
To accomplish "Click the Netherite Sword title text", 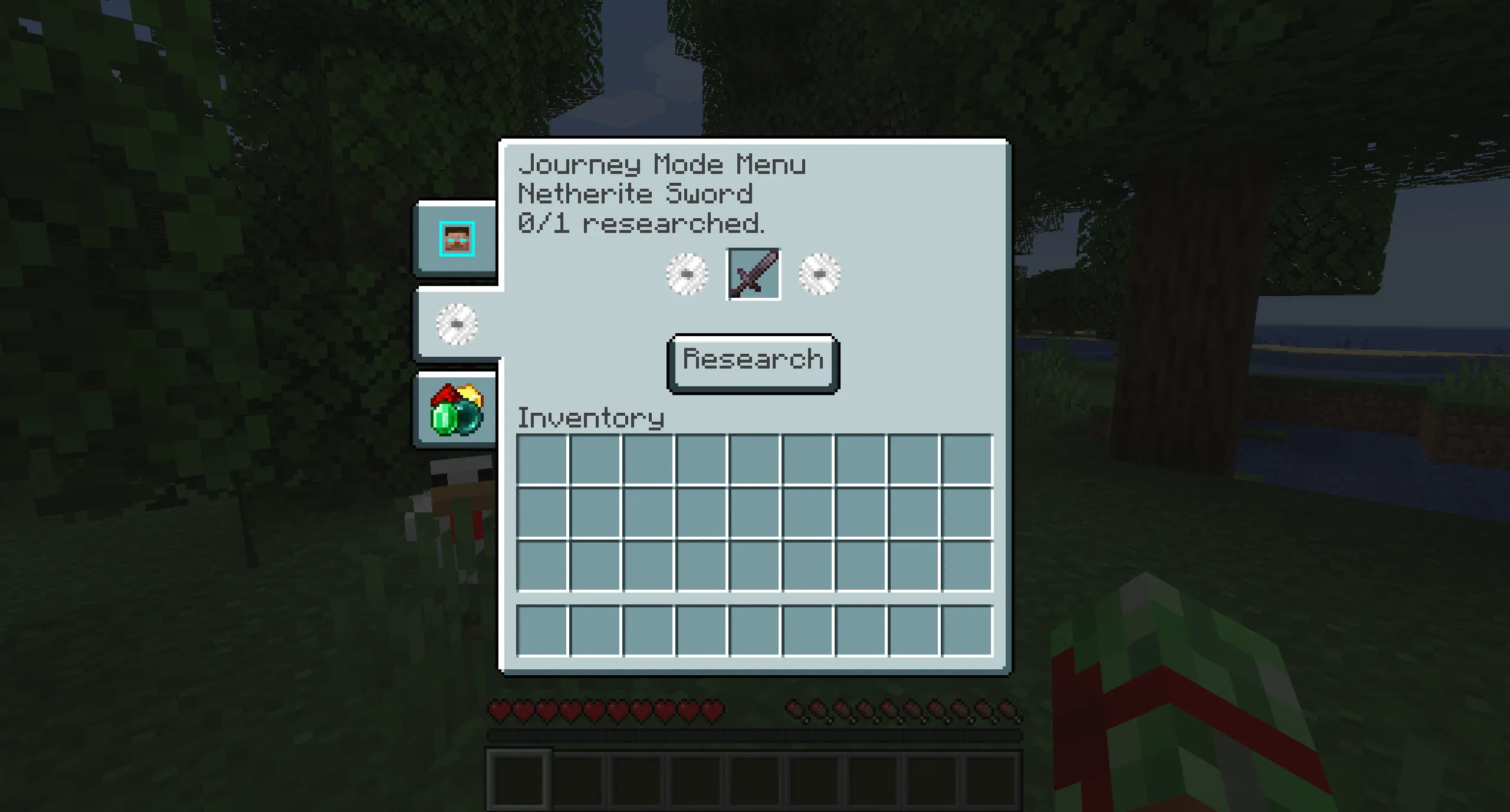I will [x=634, y=194].
